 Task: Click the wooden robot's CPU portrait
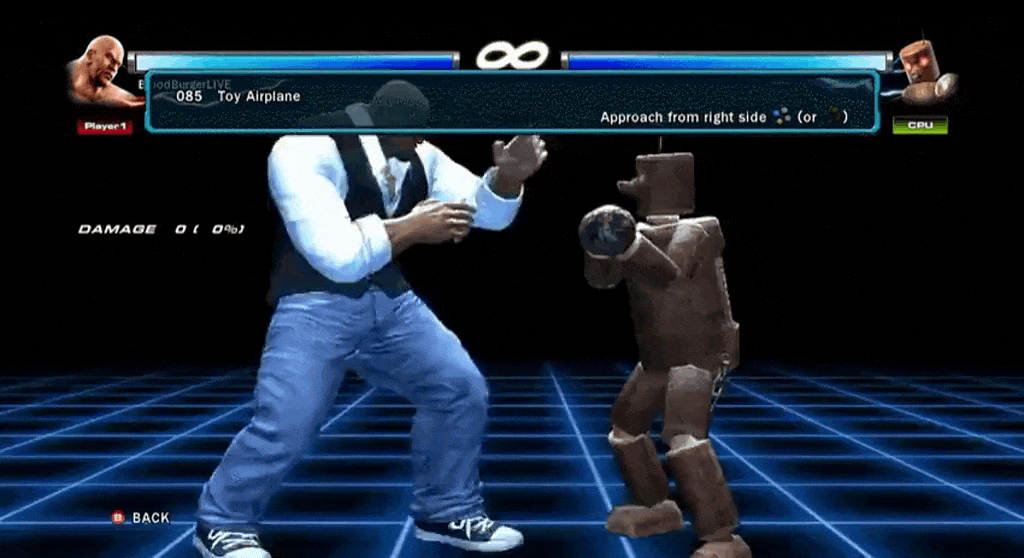click(x=922, y=72)
